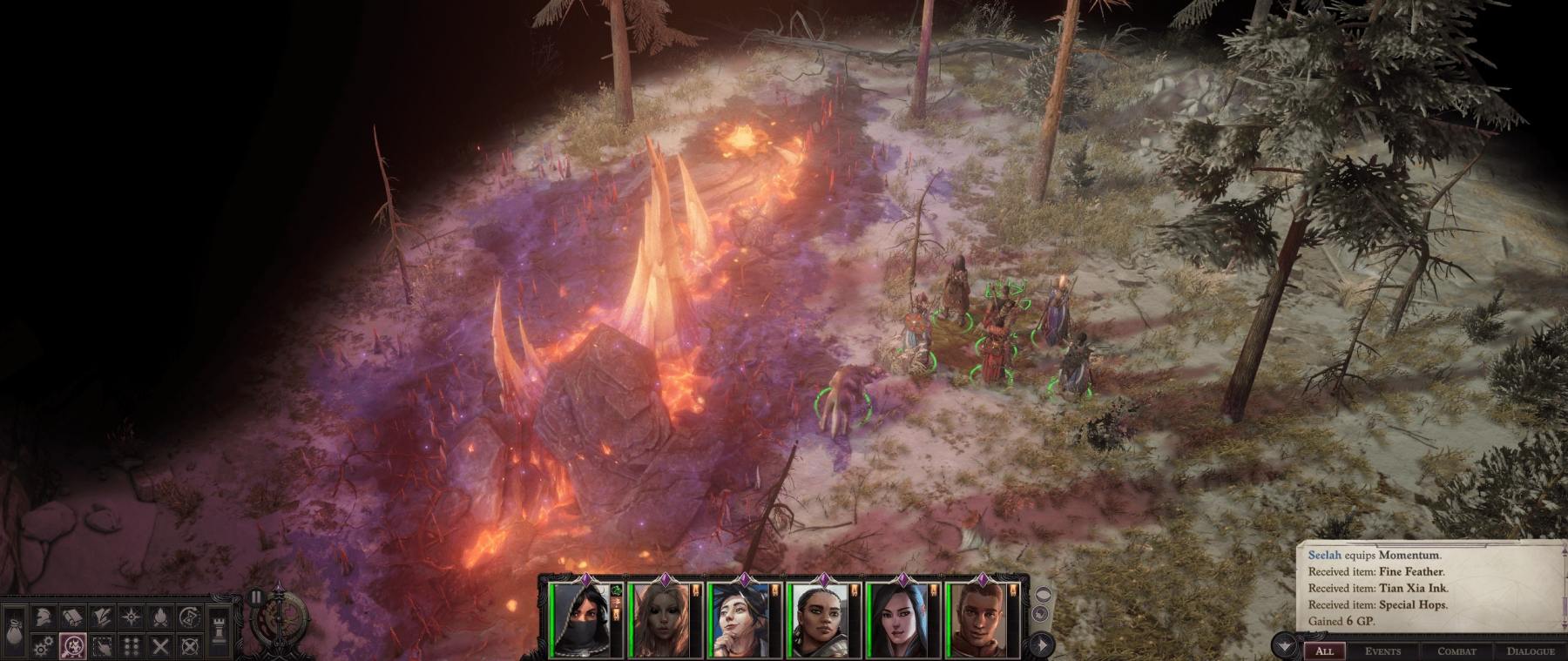Switch the log to the Events tab
1568x661 pixels.
pyautogui.click(x=1382, y=651)
